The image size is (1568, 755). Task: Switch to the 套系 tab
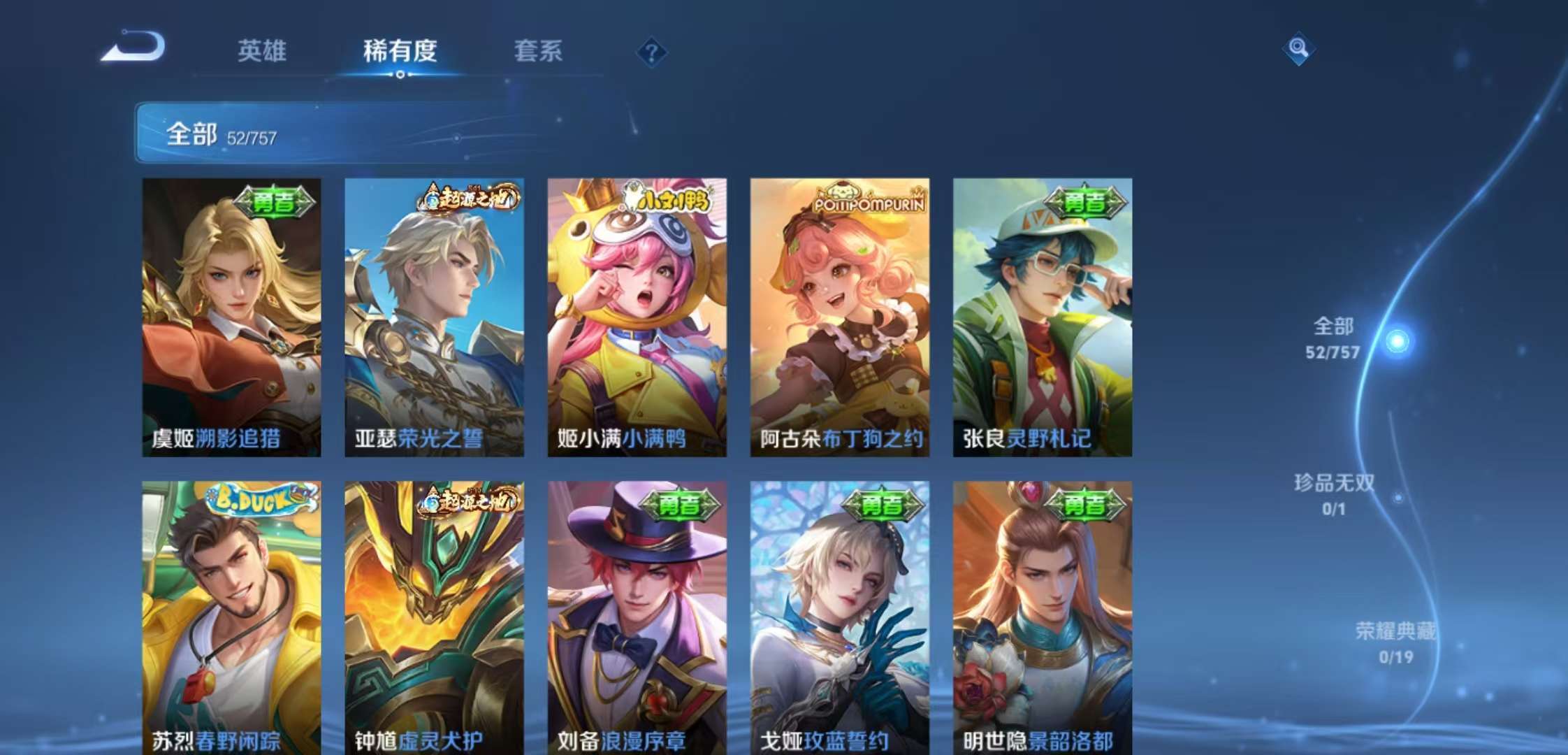pos(539,52)
